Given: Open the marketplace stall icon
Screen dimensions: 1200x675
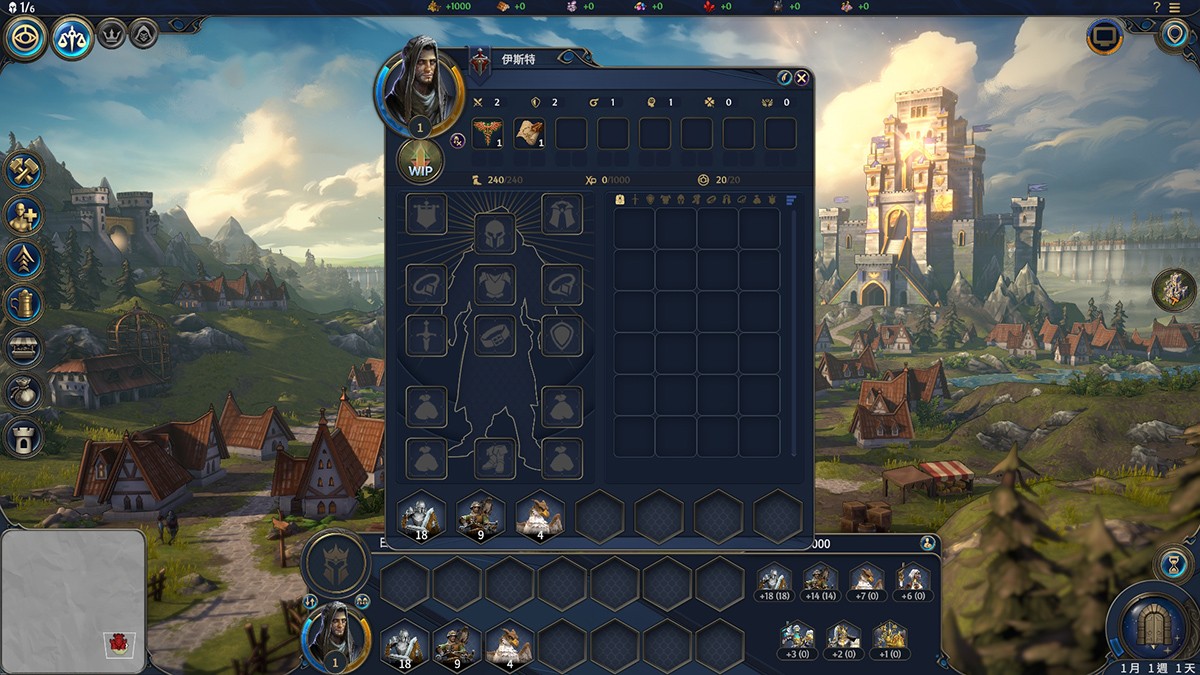Looking at the screenshot, I should (24, 348).
